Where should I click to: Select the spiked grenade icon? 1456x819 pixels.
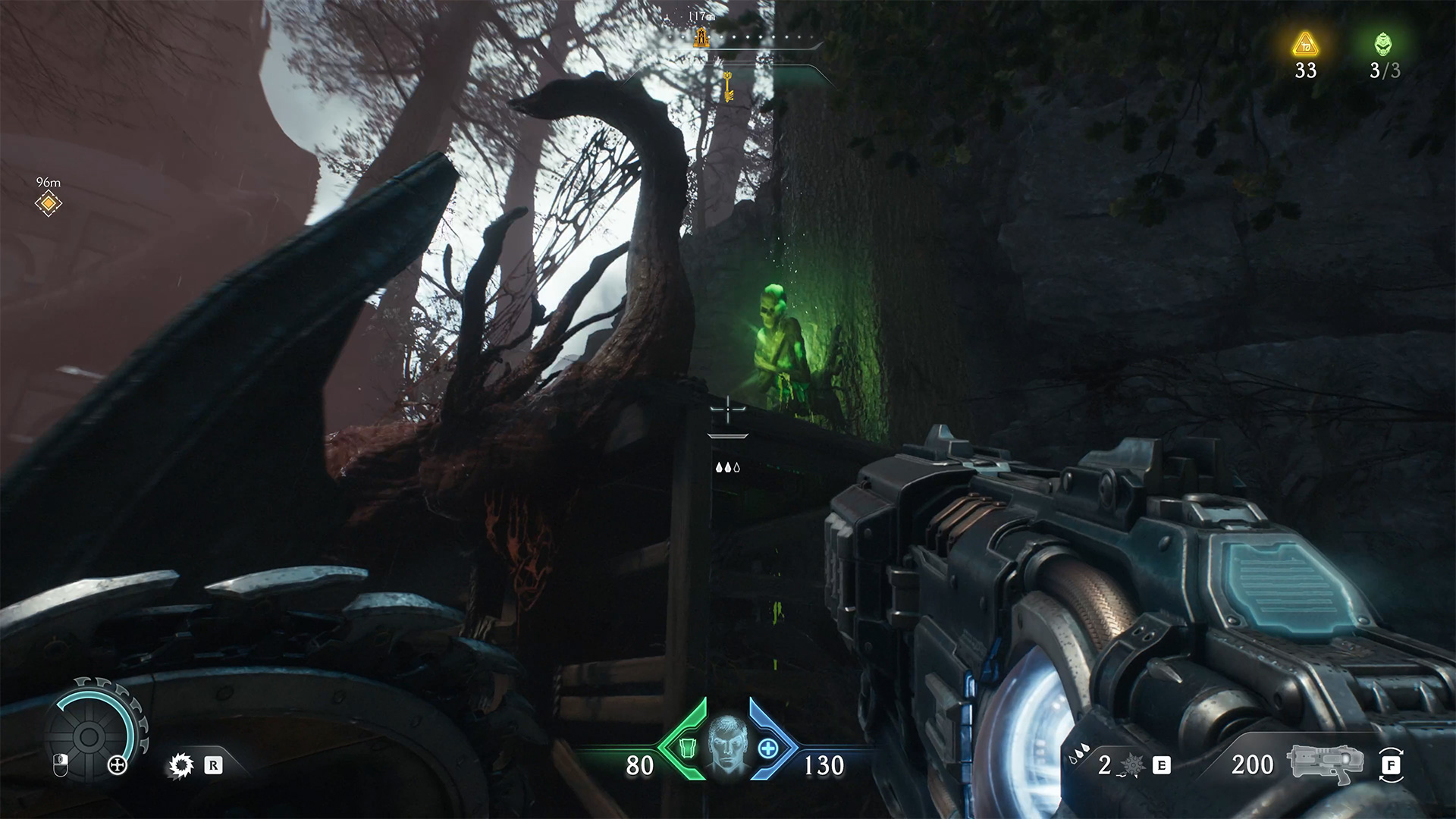point(1132,765)
